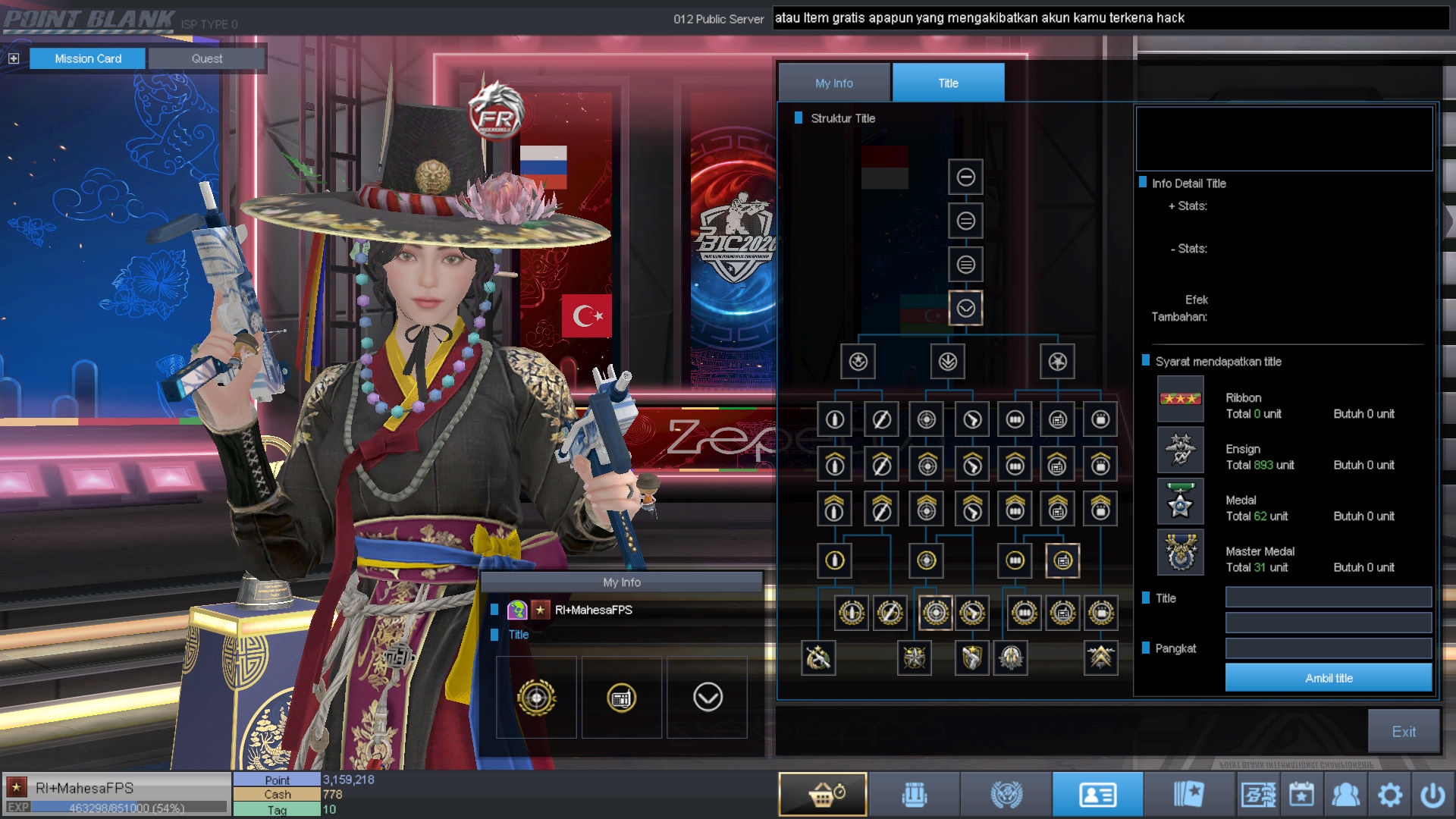Screen dimensions: 1456x819
Task: Open the calendar event icon
Action: coord(1301,795)
